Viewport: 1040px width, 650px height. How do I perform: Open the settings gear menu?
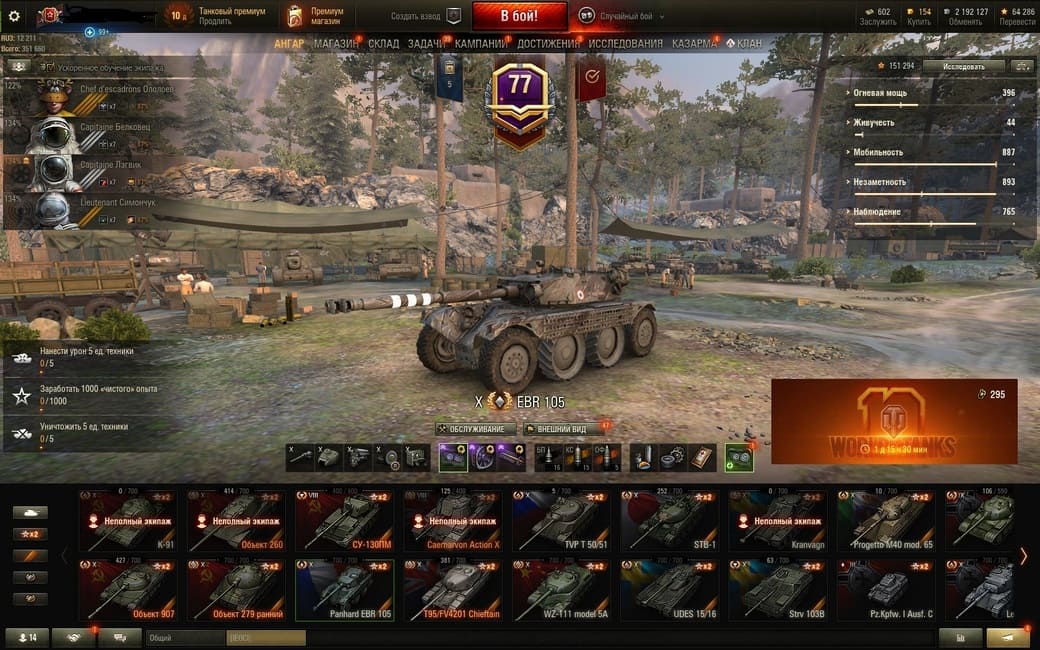[14, 16]
